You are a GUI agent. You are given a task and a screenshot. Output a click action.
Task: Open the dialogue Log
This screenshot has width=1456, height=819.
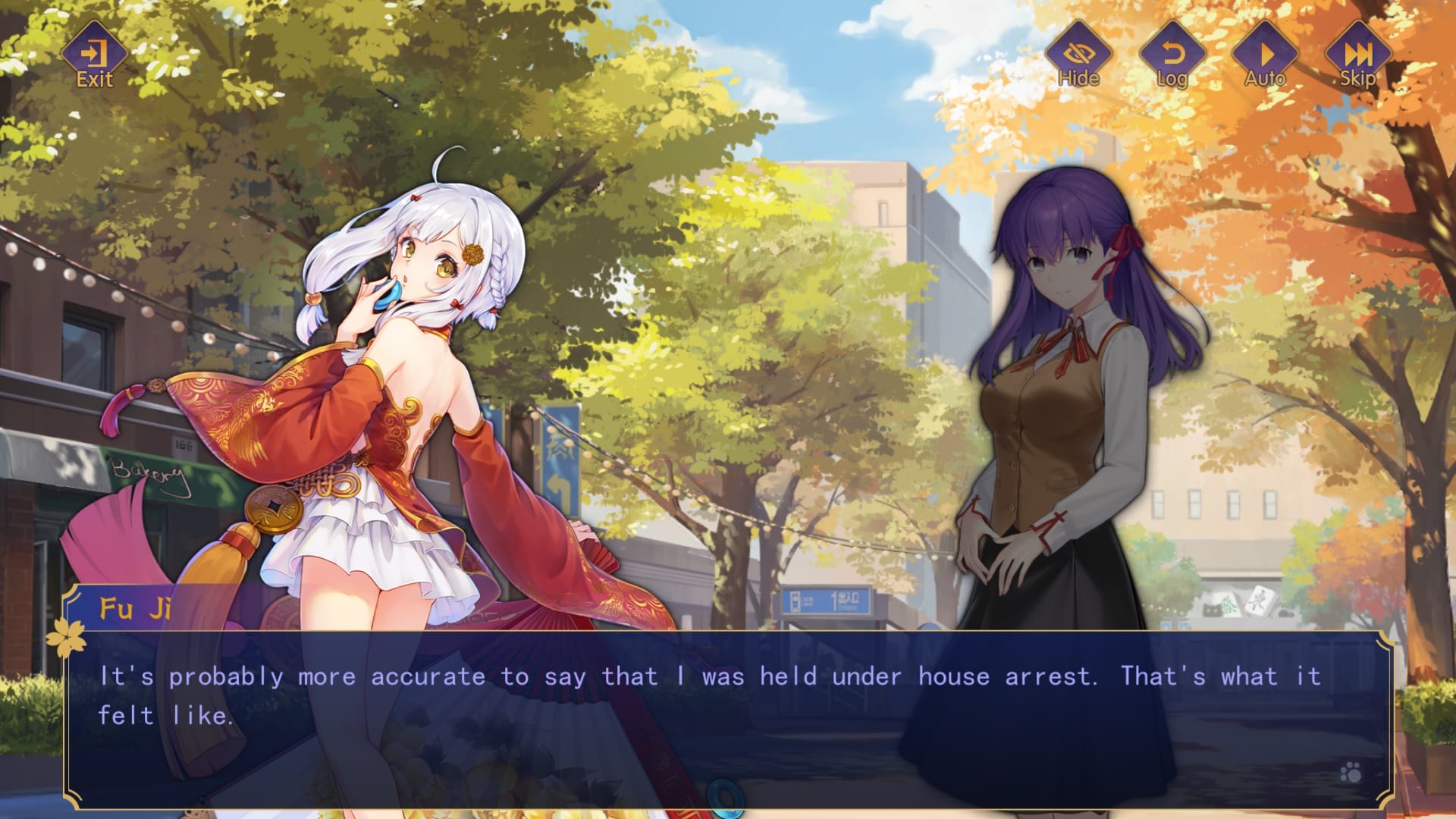[1172, 56]
